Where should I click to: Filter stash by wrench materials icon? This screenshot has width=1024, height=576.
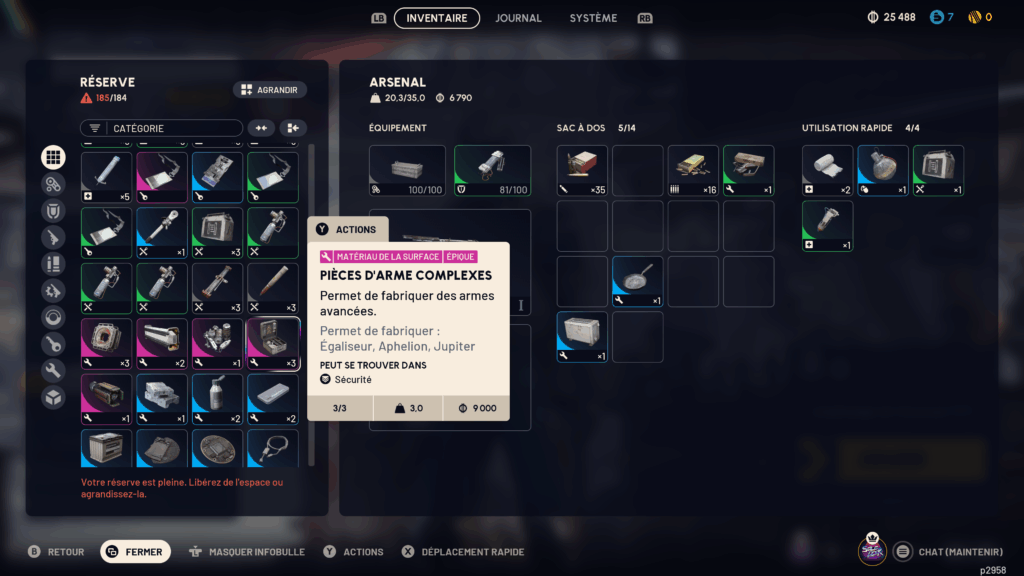coord(54,371)
